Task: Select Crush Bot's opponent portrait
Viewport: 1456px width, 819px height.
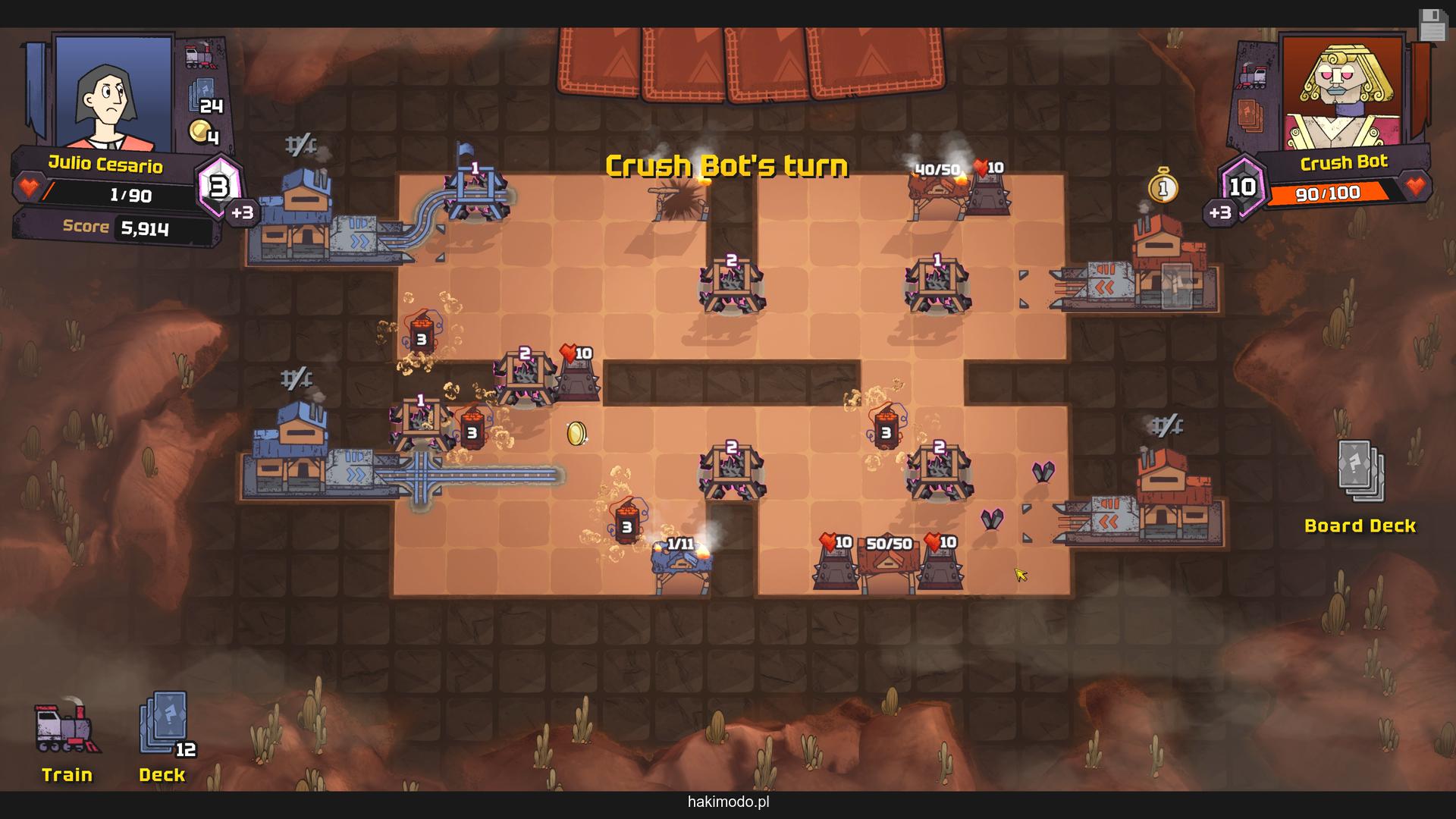Action: (1341, 93)
